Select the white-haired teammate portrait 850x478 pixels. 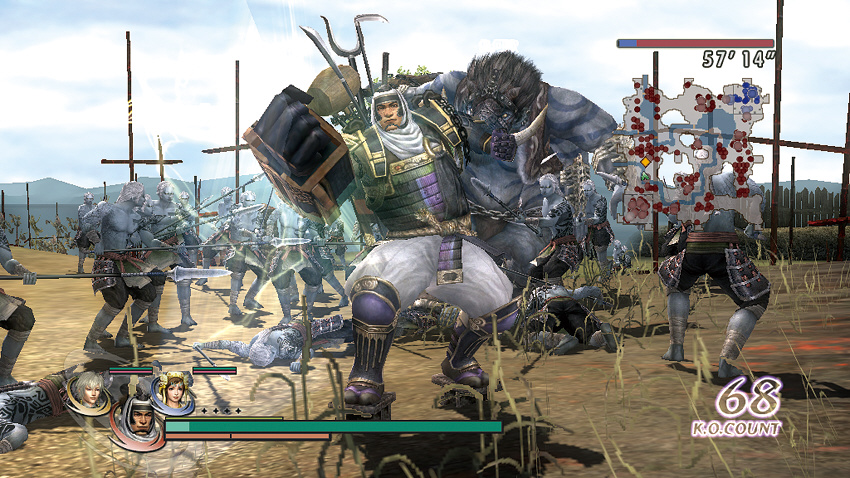click(87, 391)
